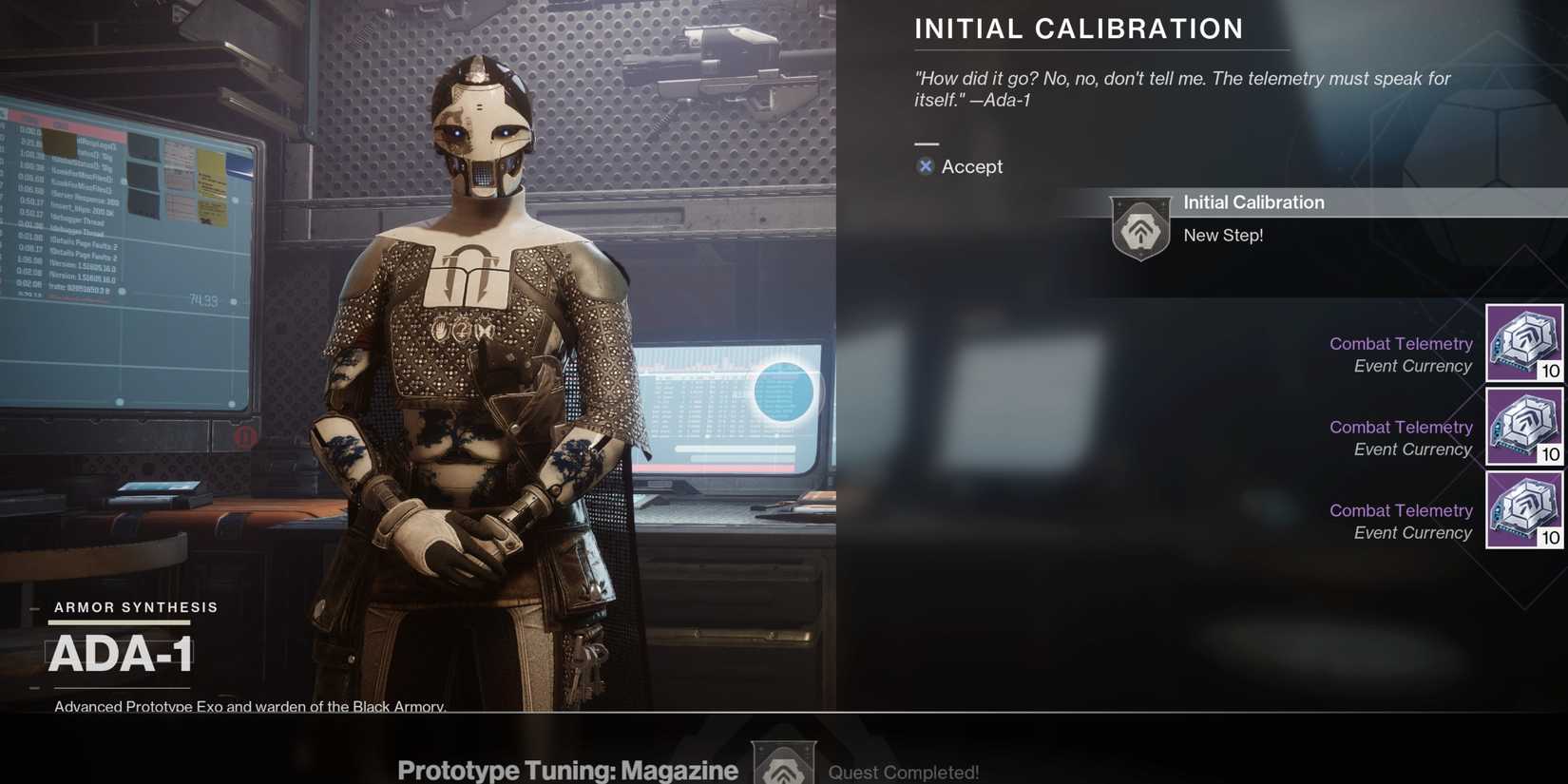Select the Initial Calibration step entry
Screen dimensions: 1568x784
point(1253,201)
